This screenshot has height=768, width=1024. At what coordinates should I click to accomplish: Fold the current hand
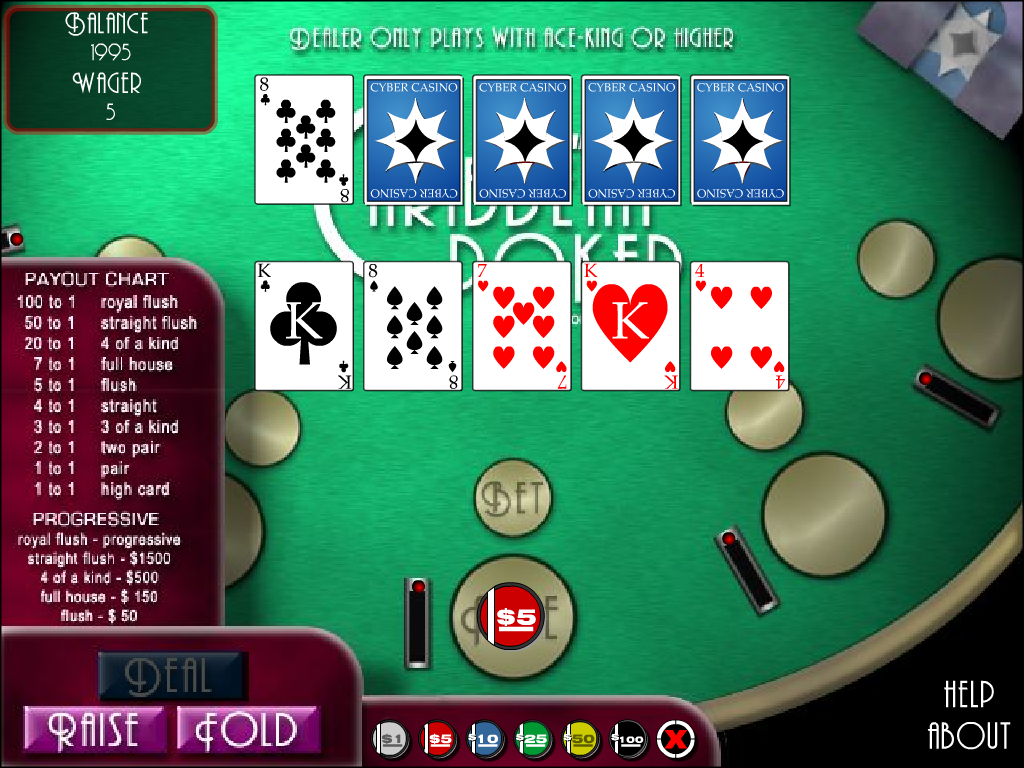click(247, 729)
